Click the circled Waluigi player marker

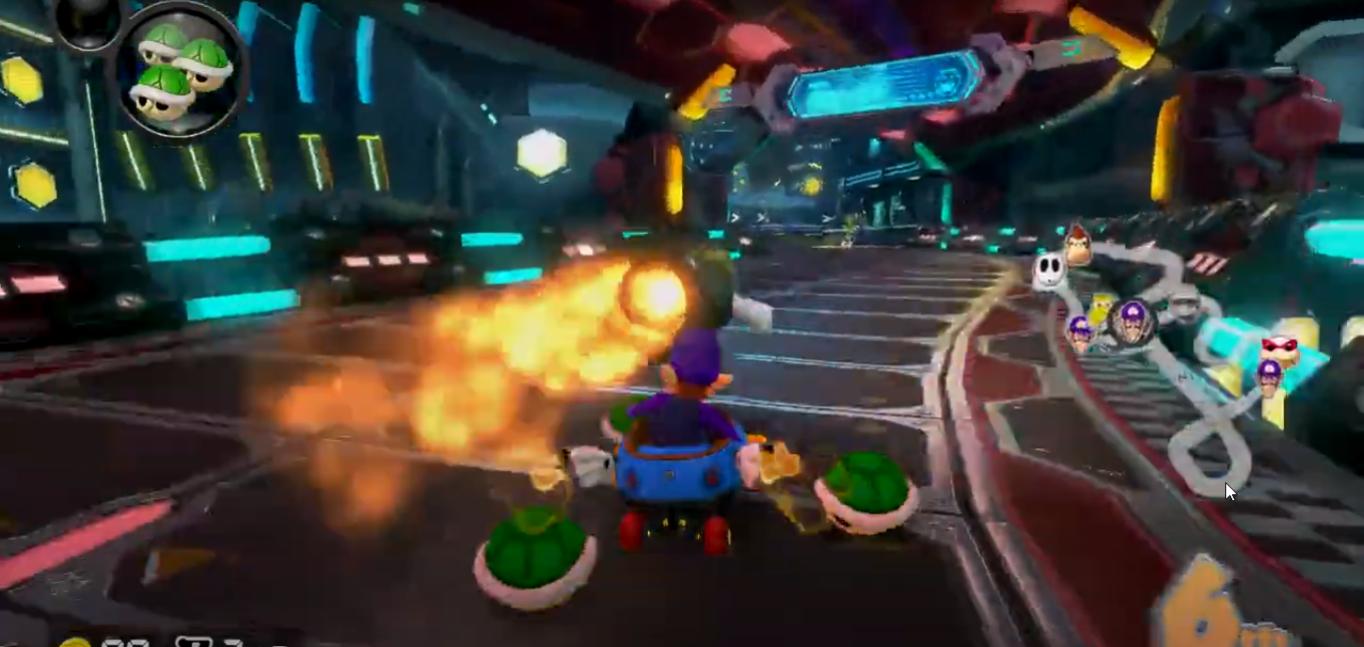(1132, 321)
